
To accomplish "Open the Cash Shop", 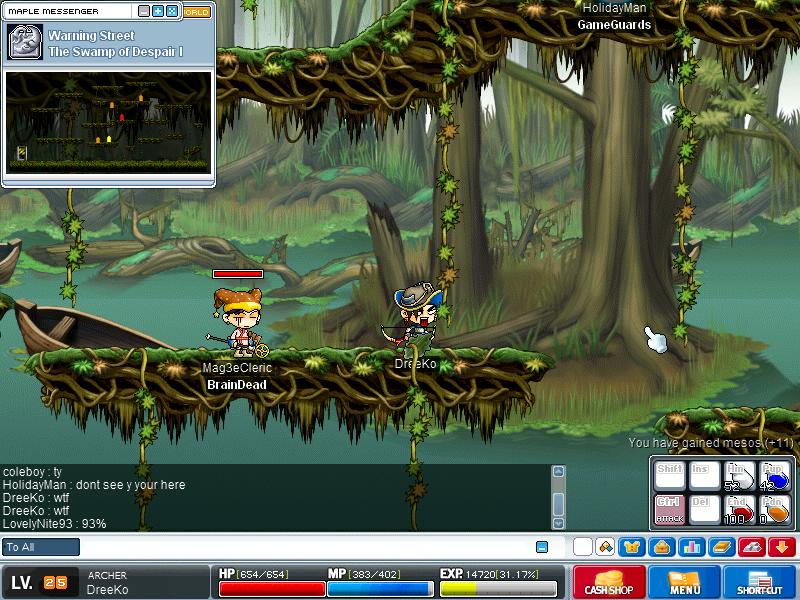I will 608,582.
